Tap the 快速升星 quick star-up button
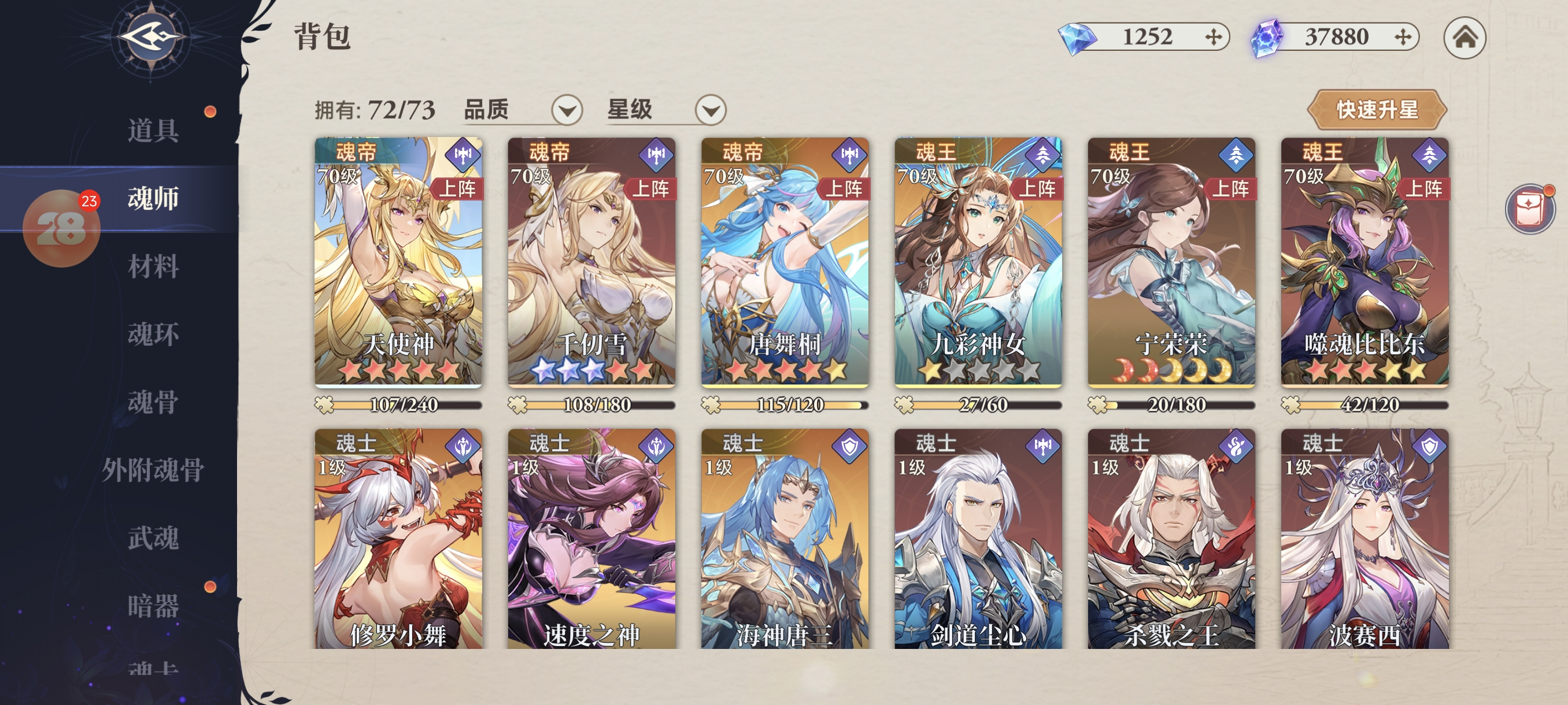The width and height of the screenshot is (1568, 705). [1376, 110]
